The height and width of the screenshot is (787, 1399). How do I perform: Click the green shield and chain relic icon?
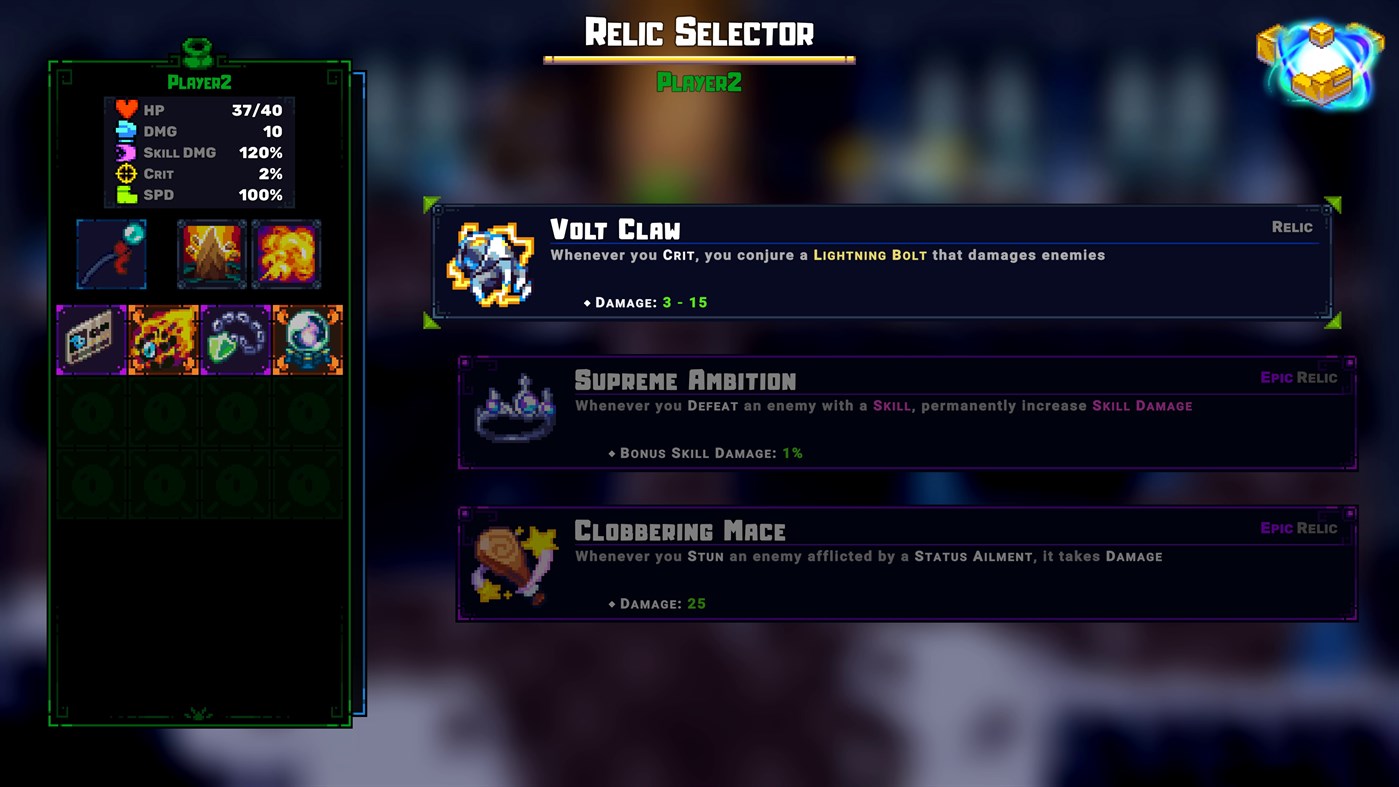(x=235, y=339)
